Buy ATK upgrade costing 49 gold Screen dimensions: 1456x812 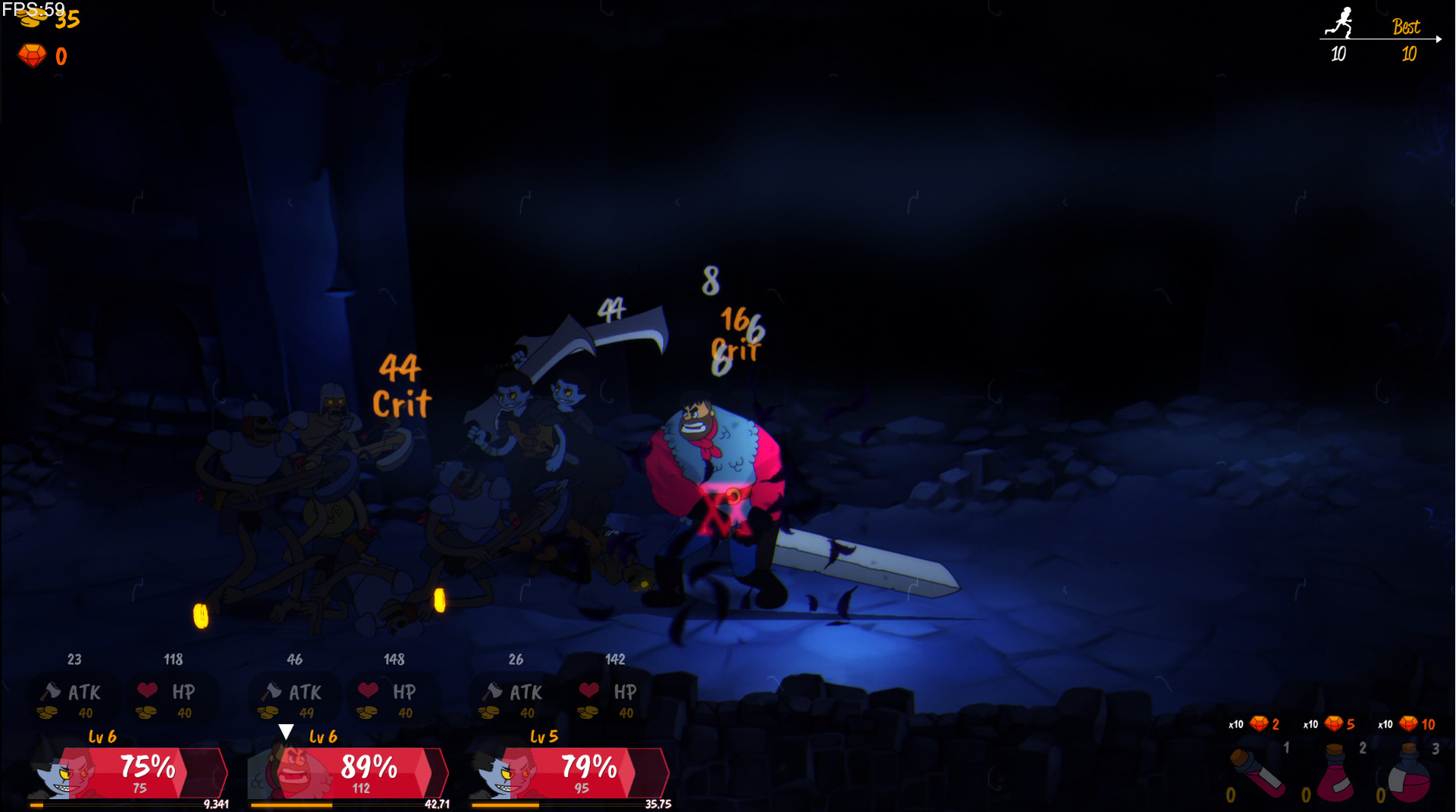[295, 696]
